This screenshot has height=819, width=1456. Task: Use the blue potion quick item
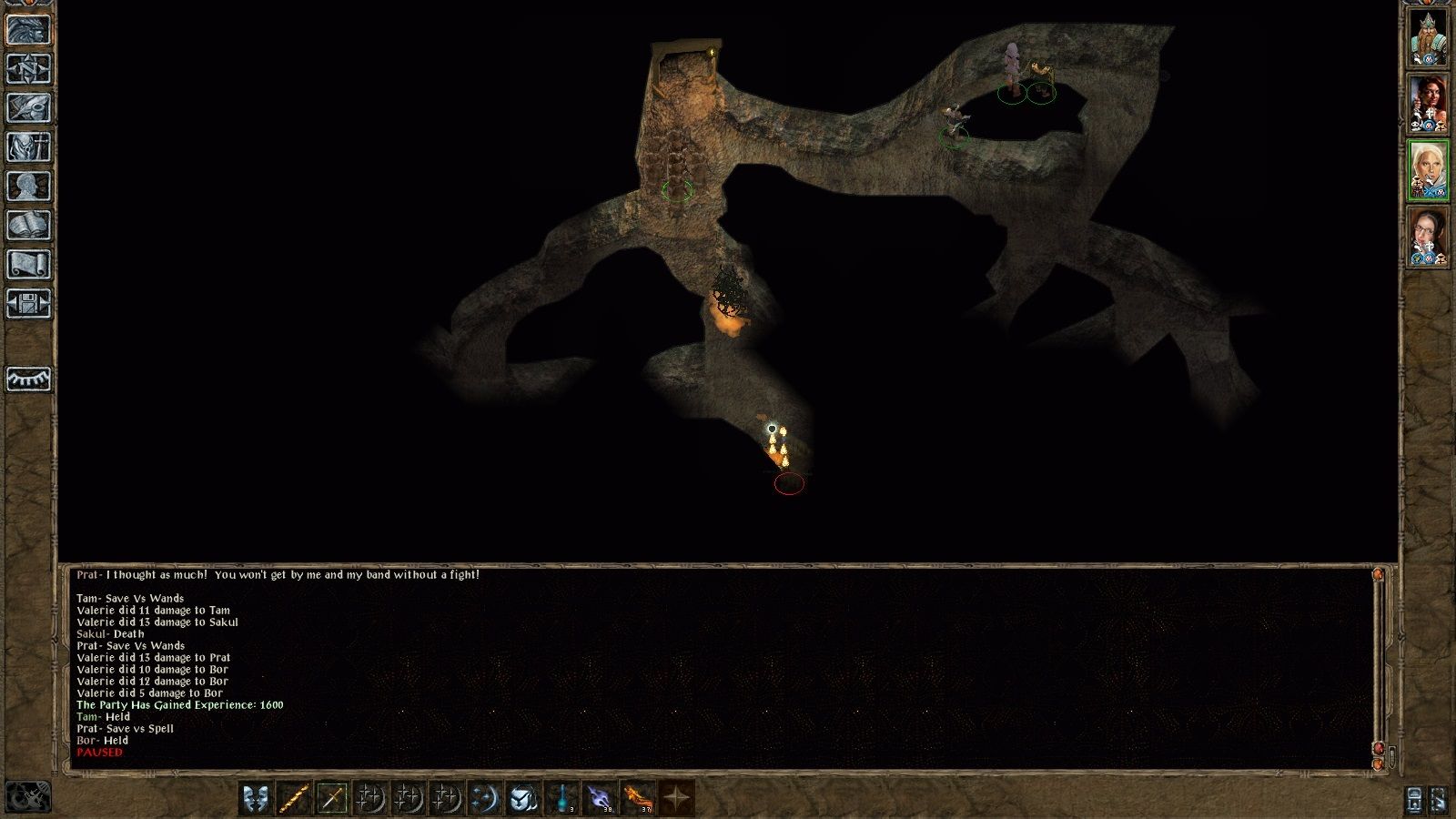(x=561, y=798)
